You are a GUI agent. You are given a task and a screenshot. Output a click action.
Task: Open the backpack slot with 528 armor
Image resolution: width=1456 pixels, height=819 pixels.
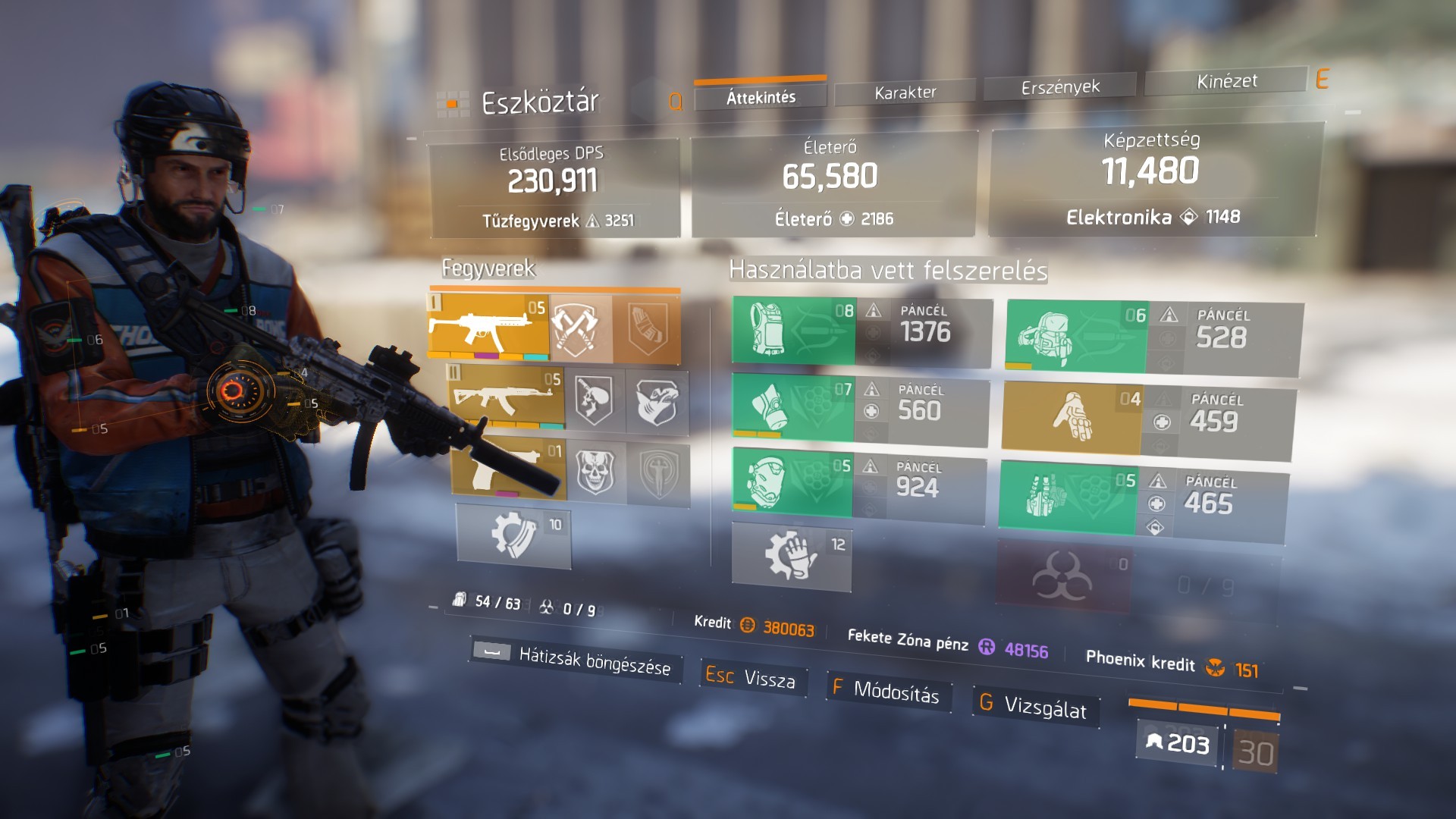1076,336
